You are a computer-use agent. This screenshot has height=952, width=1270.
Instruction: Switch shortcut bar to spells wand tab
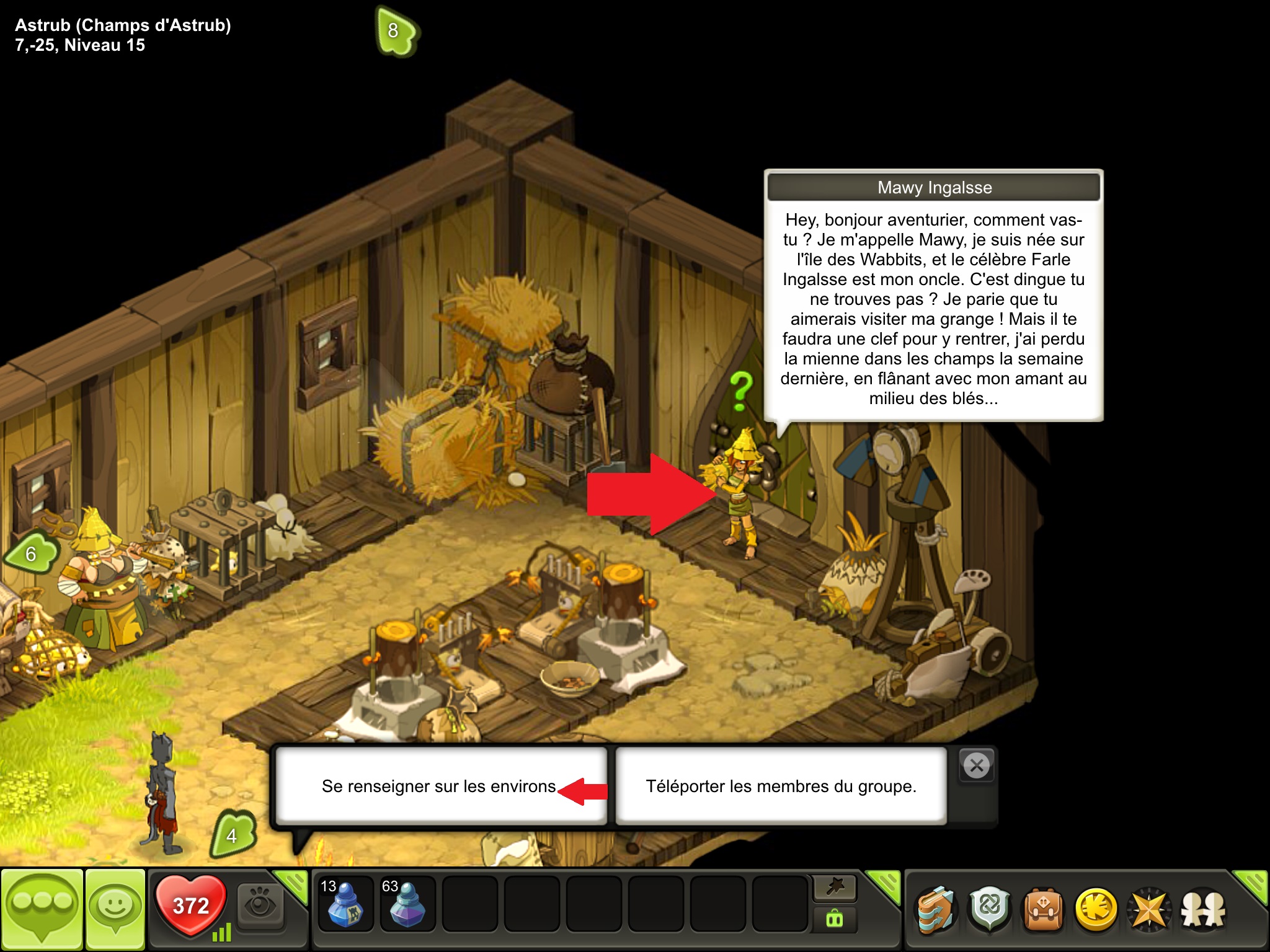click(835, 888)
